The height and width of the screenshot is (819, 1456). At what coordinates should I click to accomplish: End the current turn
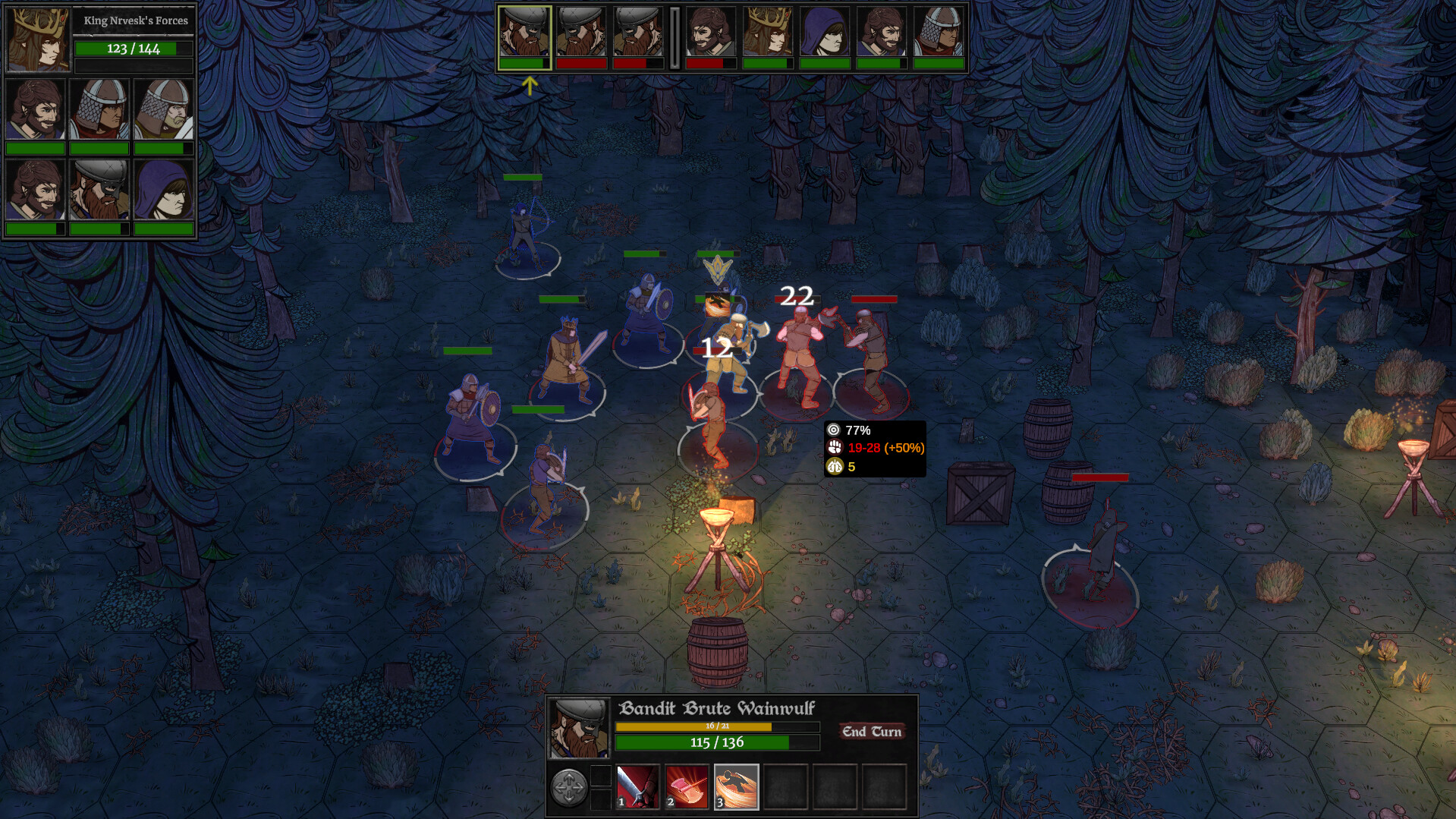[x=871, y=732]
